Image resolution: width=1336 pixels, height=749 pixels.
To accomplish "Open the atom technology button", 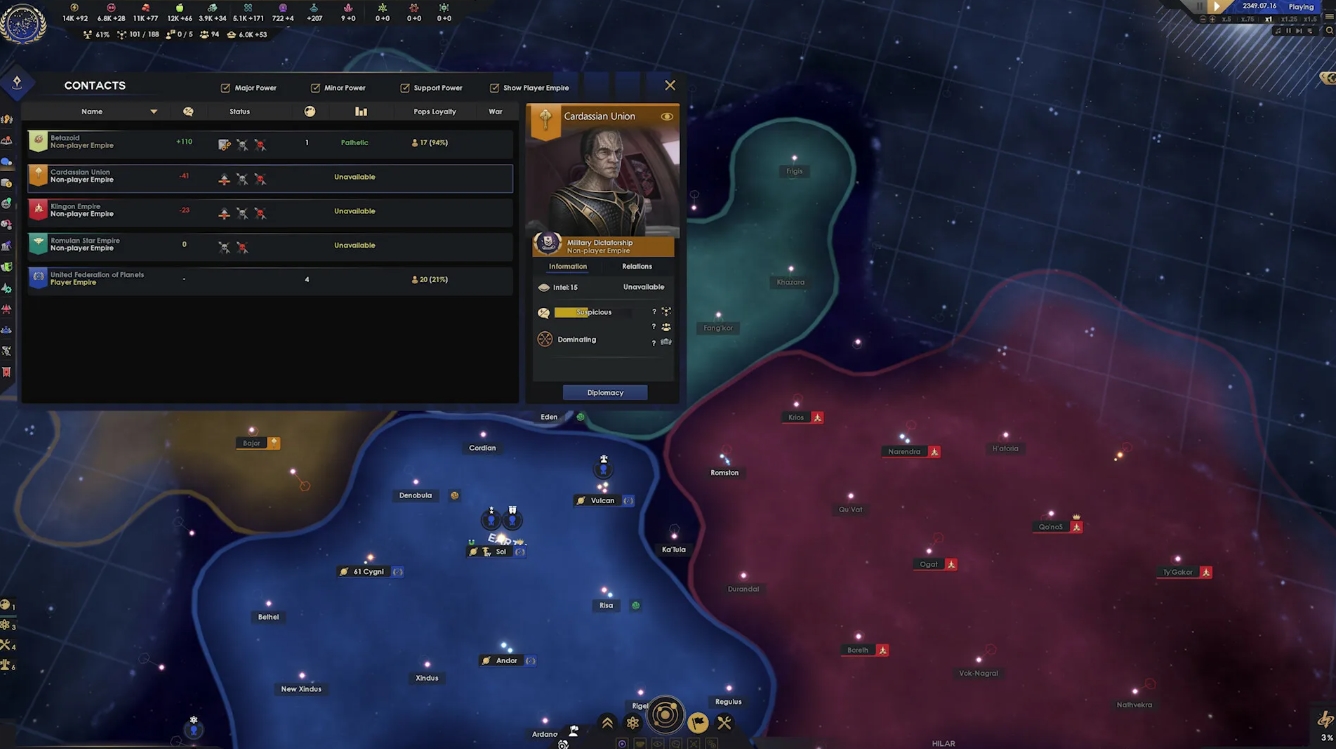I will click(x=633, y=723).
